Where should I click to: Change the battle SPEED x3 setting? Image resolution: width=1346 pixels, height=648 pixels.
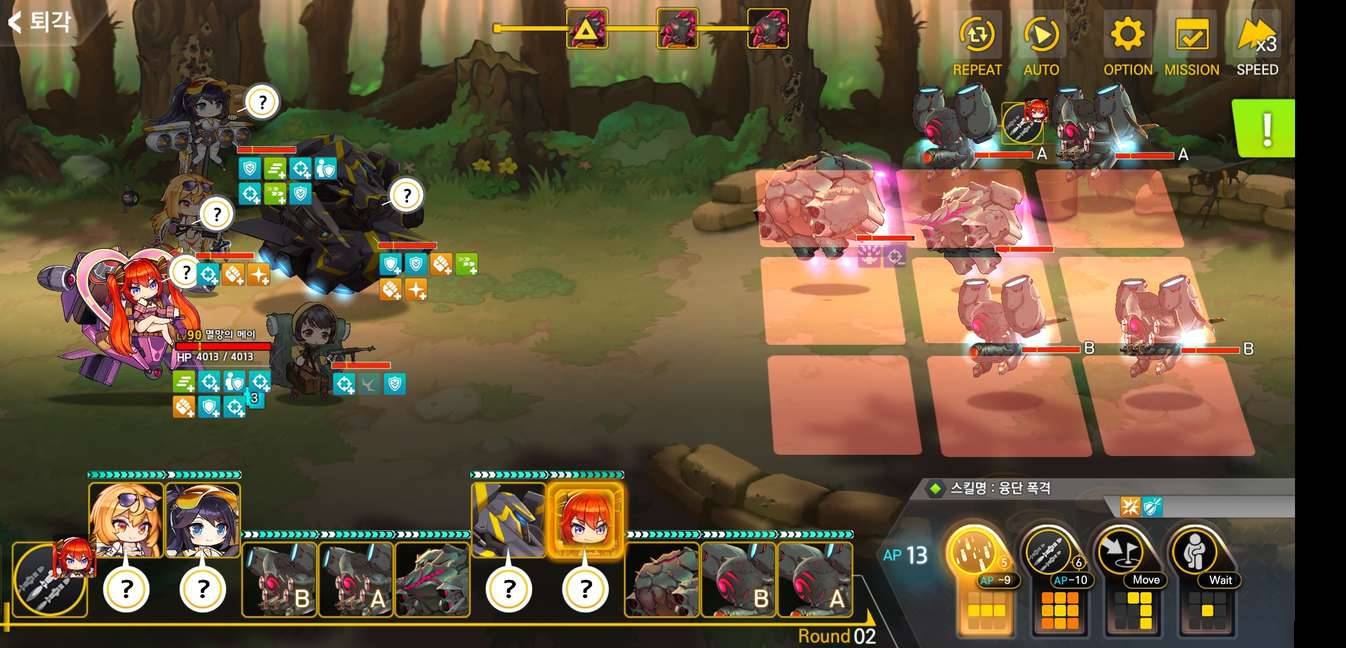point(1257,45)
